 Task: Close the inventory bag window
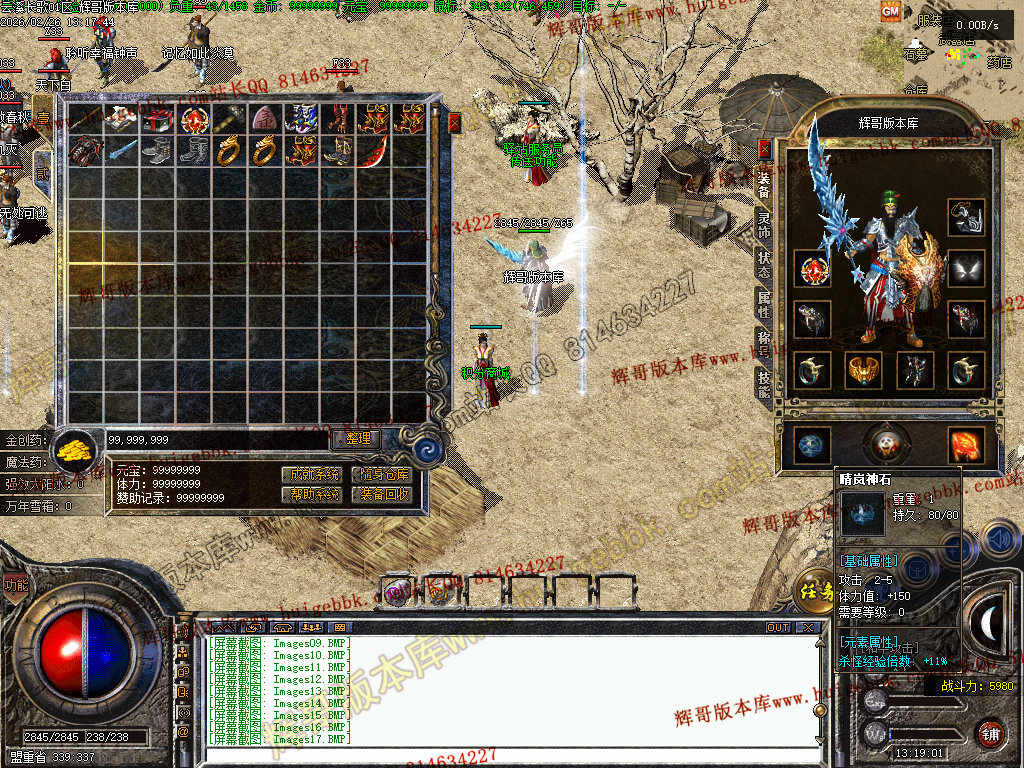(x=455, y=123)
